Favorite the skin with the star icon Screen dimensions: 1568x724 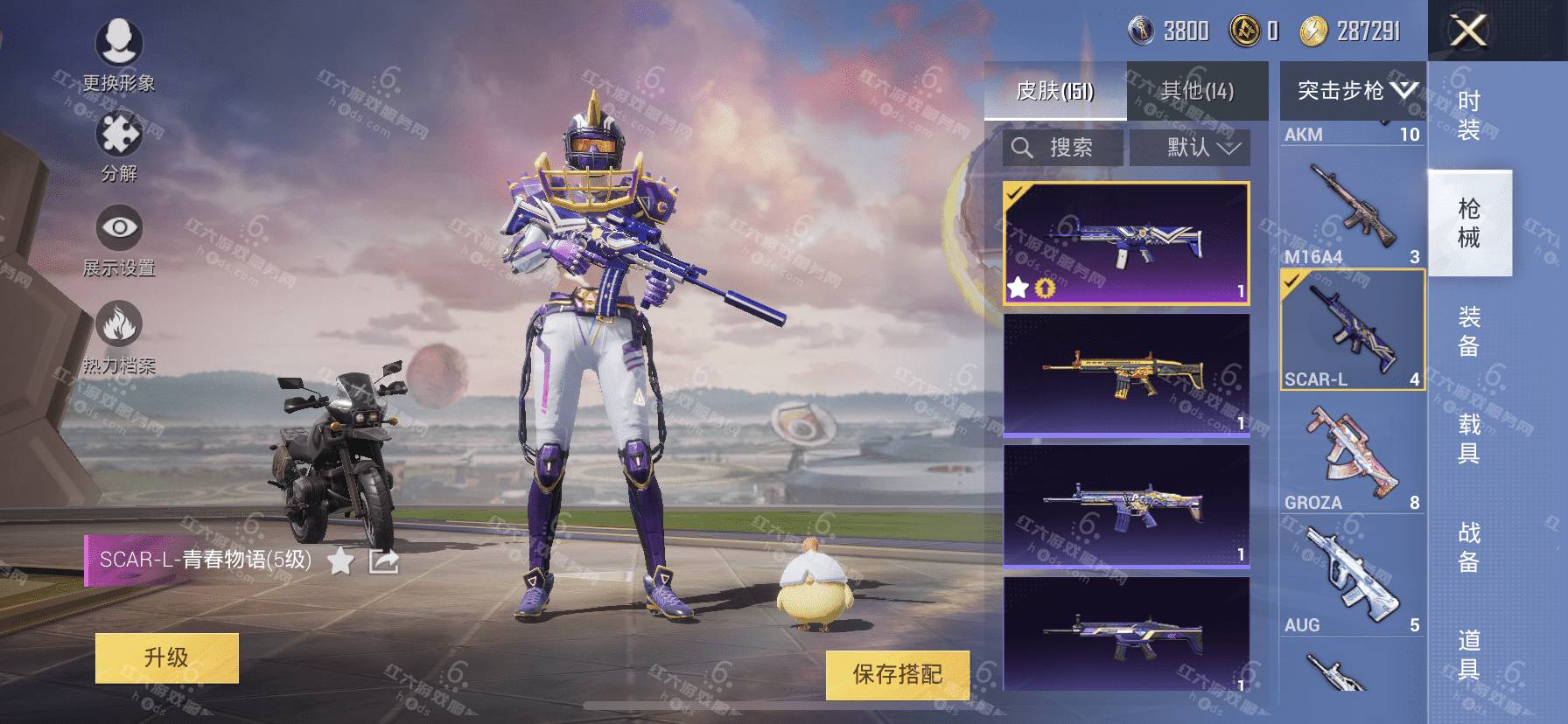pyautogui.click(x=340, y=560)
